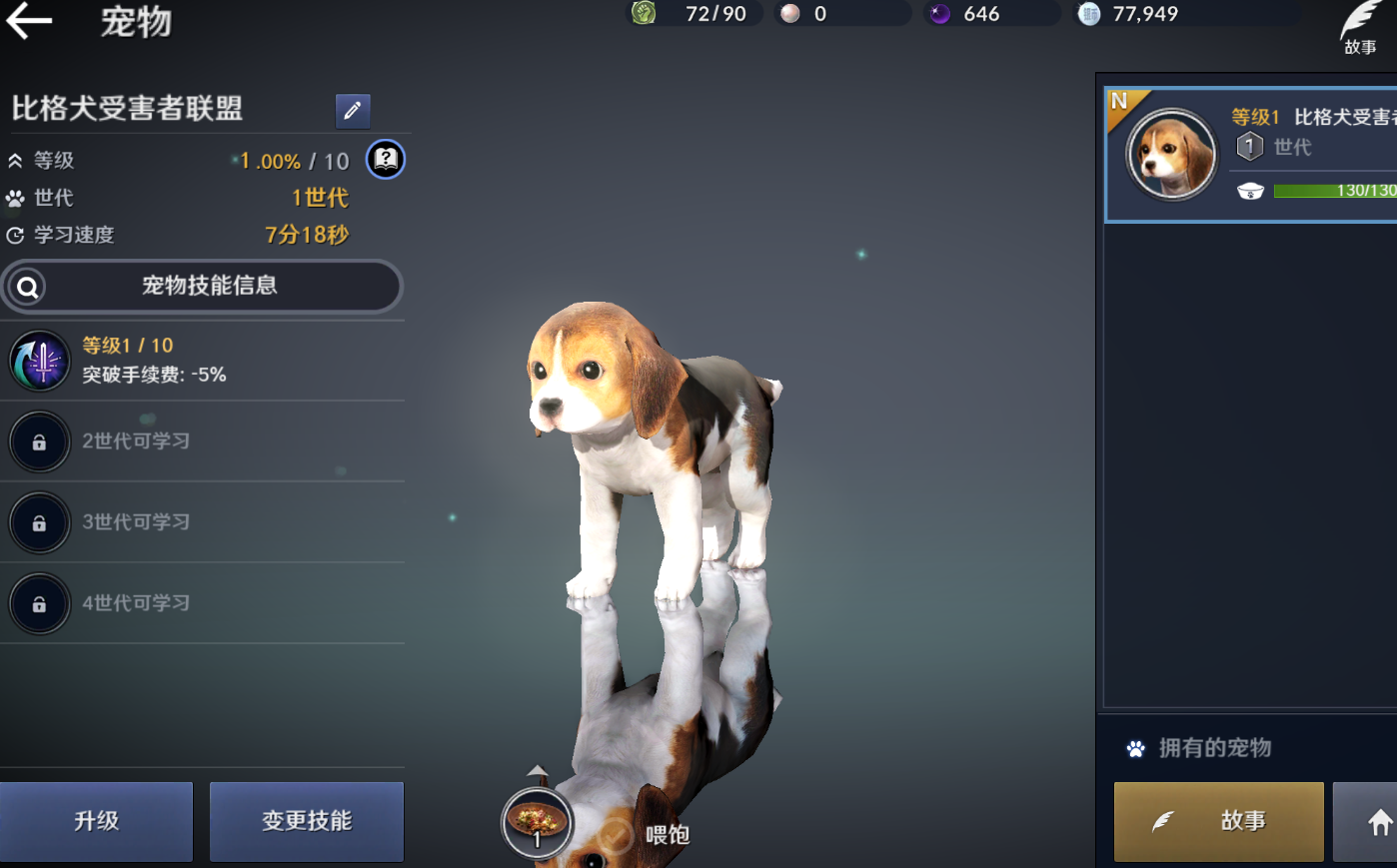The width and height of the screenshot is (1397, 868).
Task: Click the pencil icon to rename the pet
Action: click(x=352, y=111)
